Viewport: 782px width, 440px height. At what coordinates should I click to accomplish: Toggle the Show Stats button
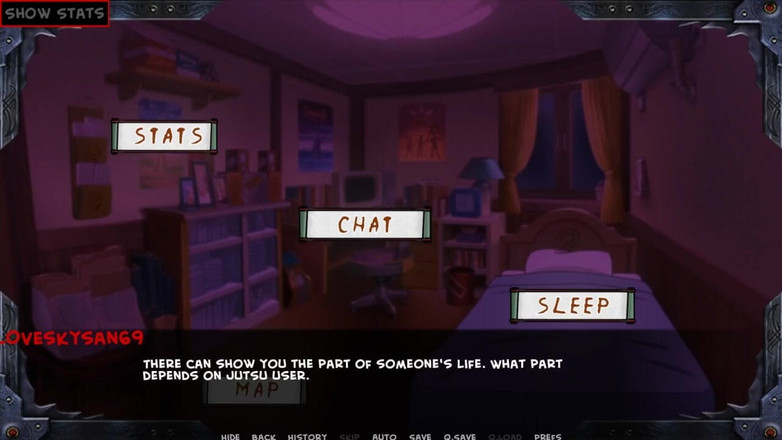[54, 14]
